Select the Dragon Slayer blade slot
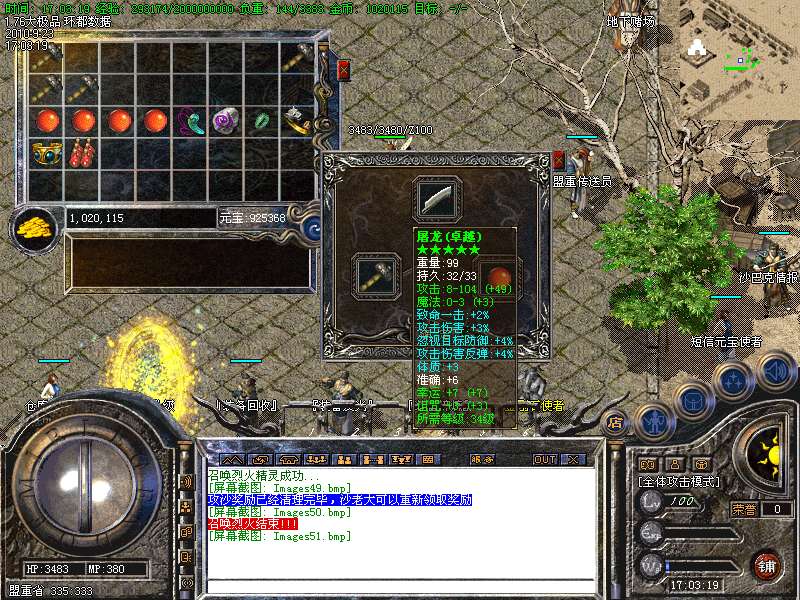 click(437, 199)
